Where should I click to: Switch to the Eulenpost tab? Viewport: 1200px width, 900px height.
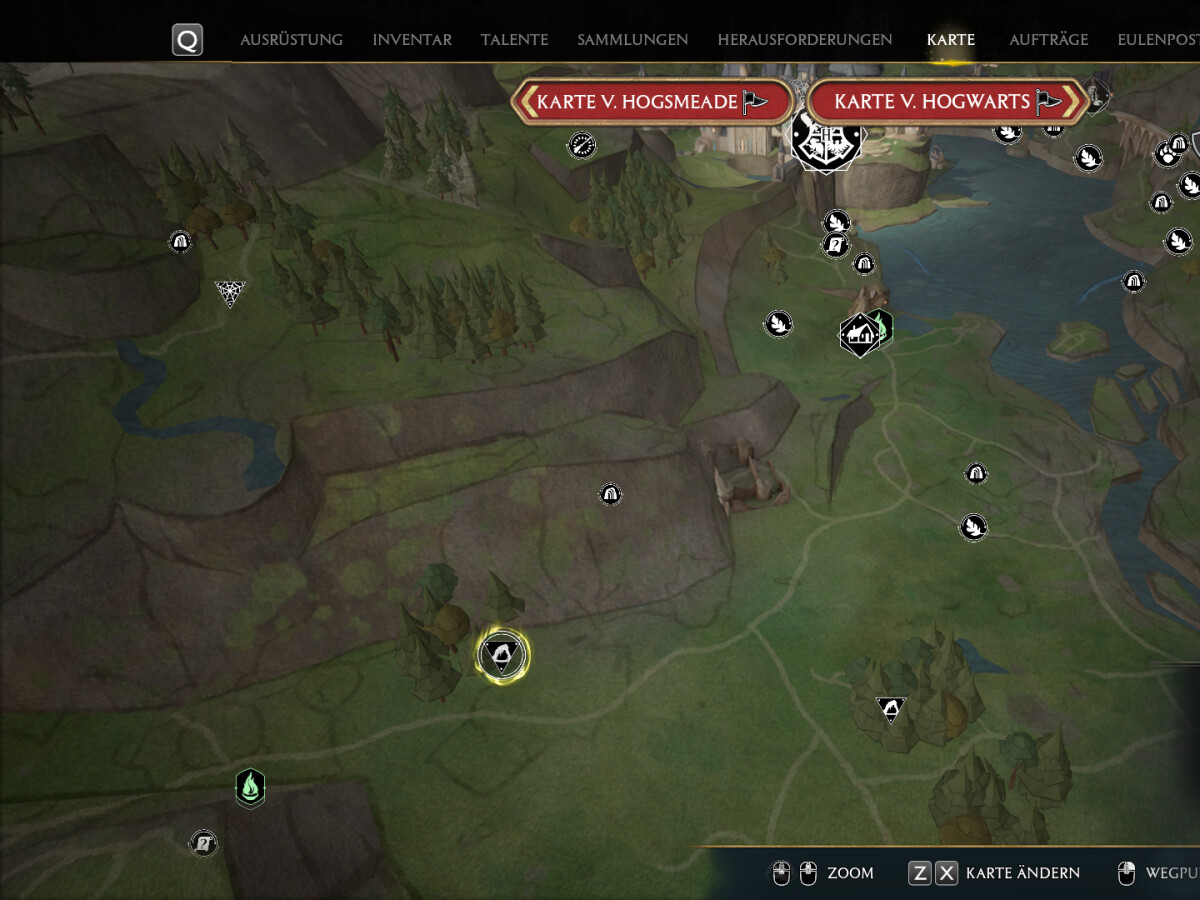1160,40
